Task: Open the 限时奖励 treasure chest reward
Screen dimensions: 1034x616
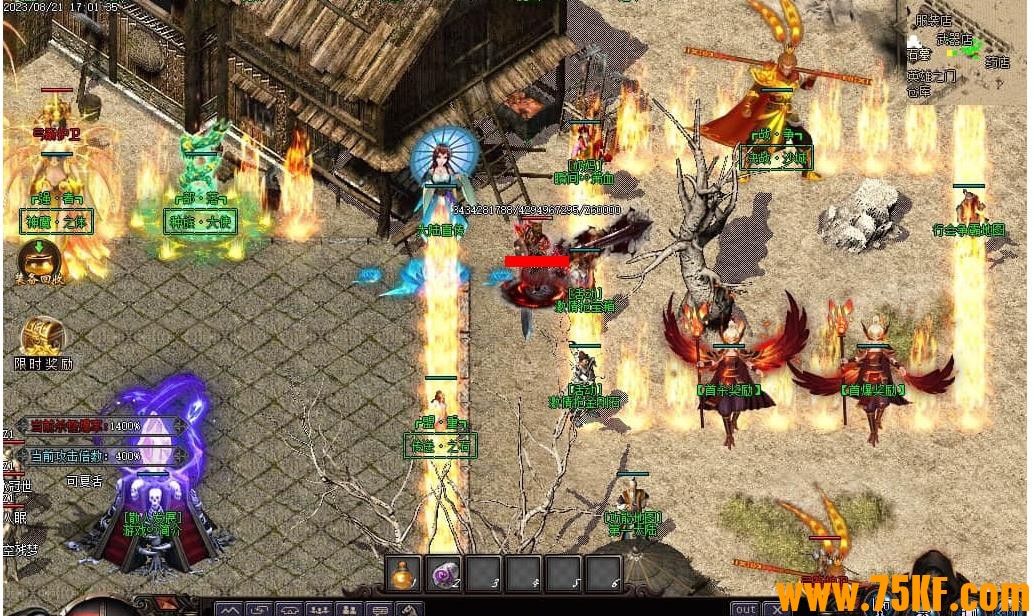Action: pyautogui.click(x=42, y=338)
